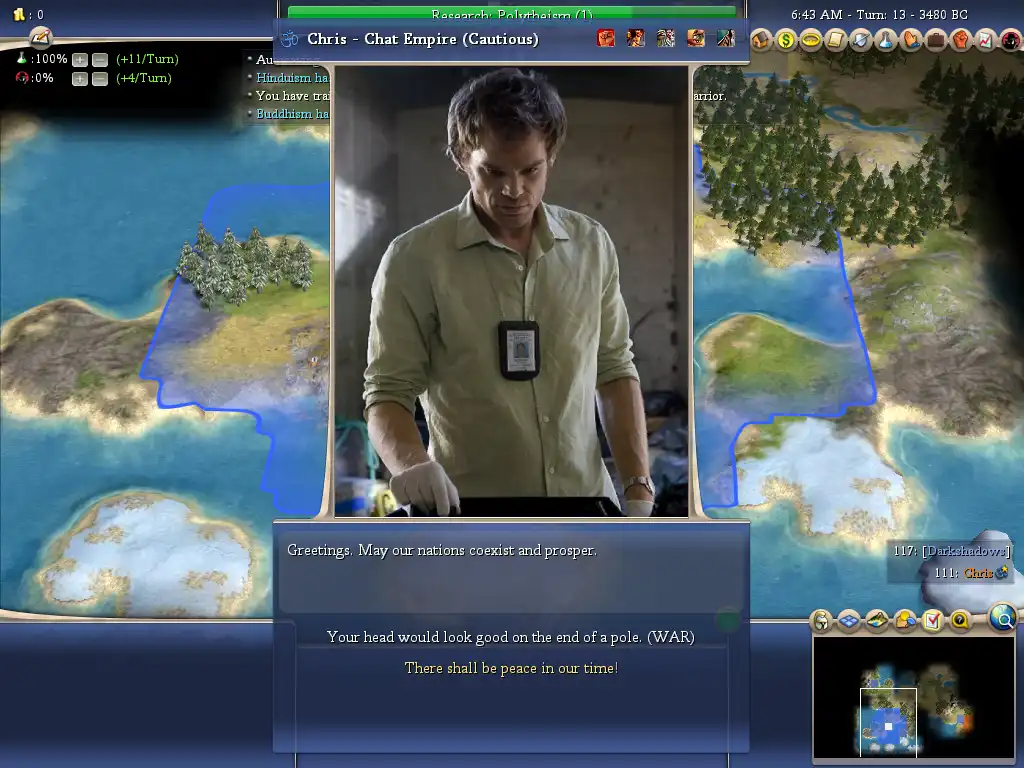Open the Civics screen scroll icon
Screen dimensions: 1024x768
click(x=836, y=40)
